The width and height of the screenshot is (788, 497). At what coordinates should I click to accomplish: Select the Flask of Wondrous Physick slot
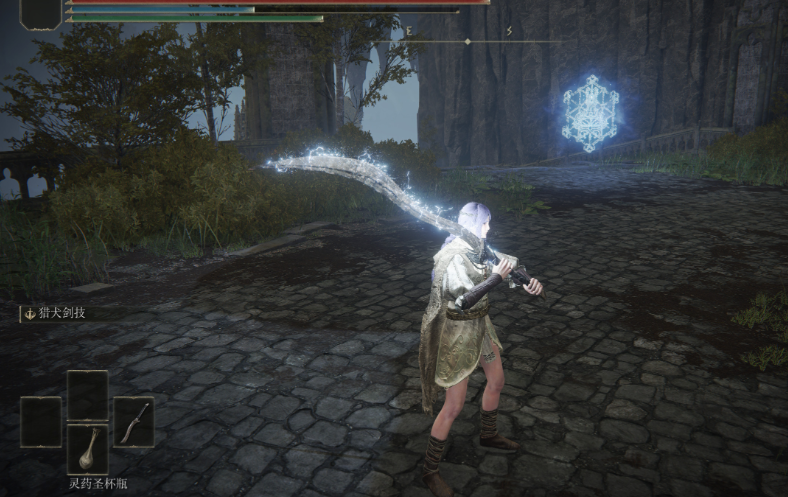(87, 448)
